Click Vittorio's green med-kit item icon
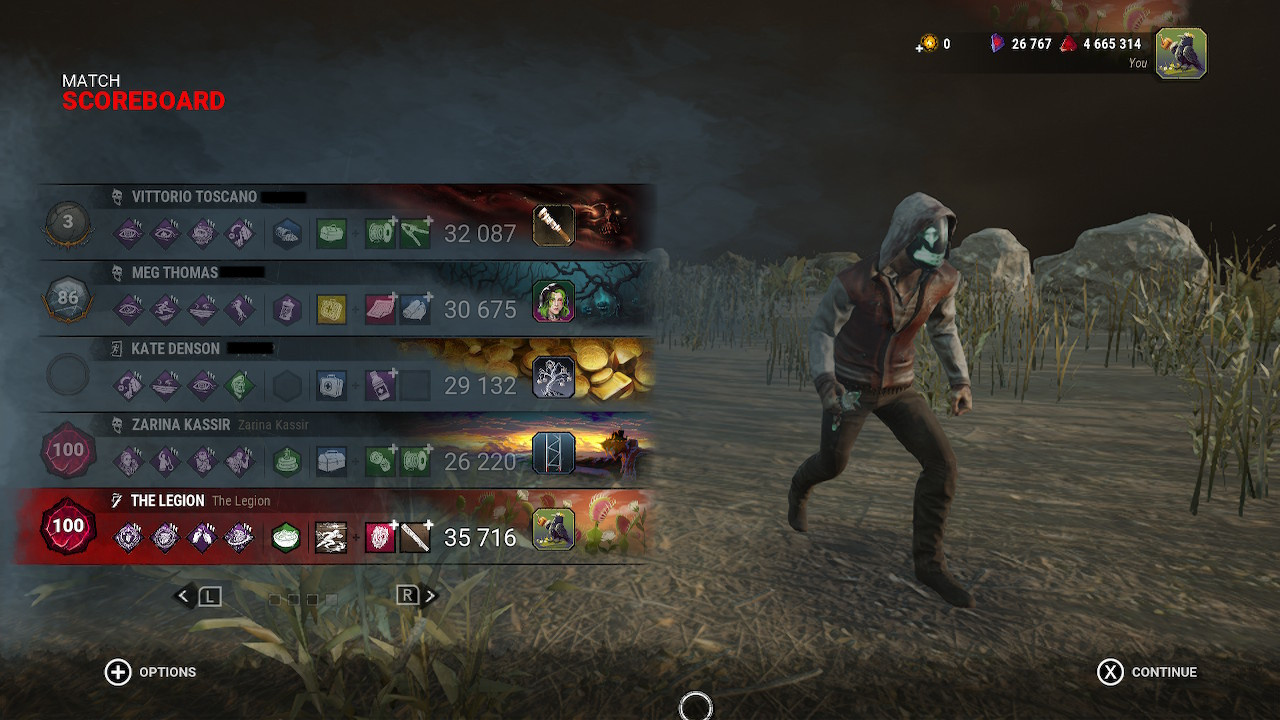The width and height of the screenshot is (1280, 720). tap(331, 233)
